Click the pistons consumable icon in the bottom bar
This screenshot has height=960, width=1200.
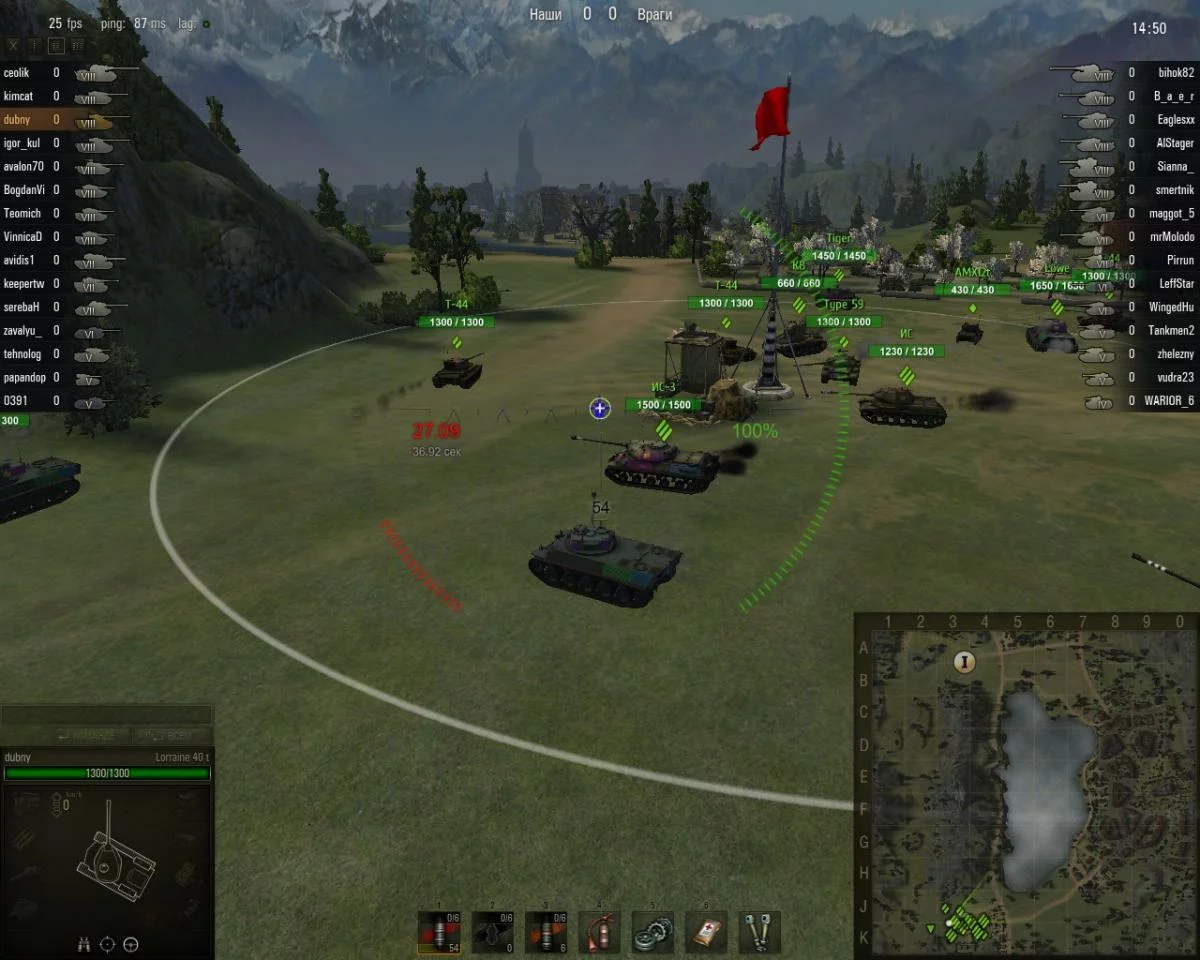coord(760,932)
